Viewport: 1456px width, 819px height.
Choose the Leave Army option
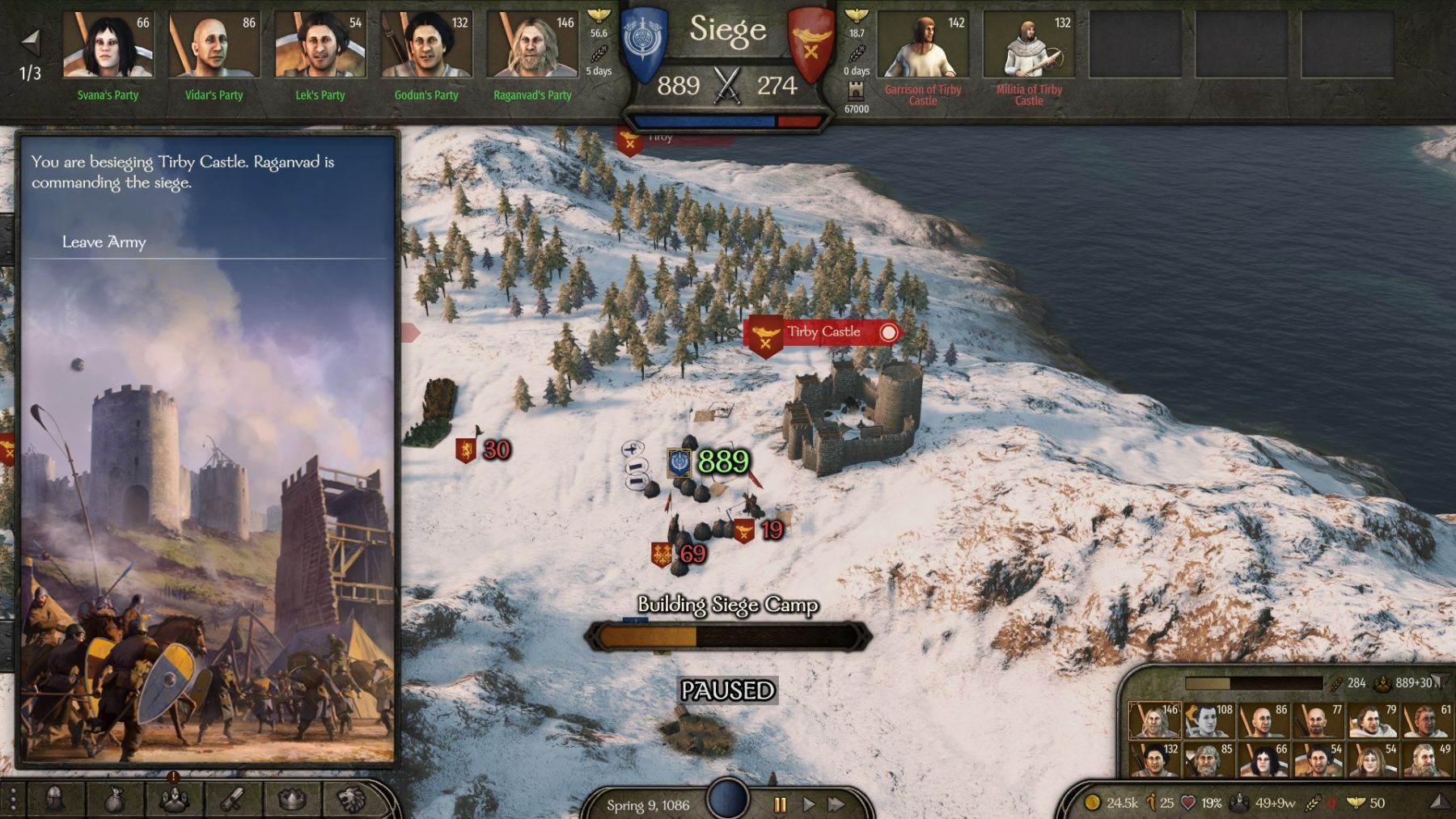click(x=104, y=242)
